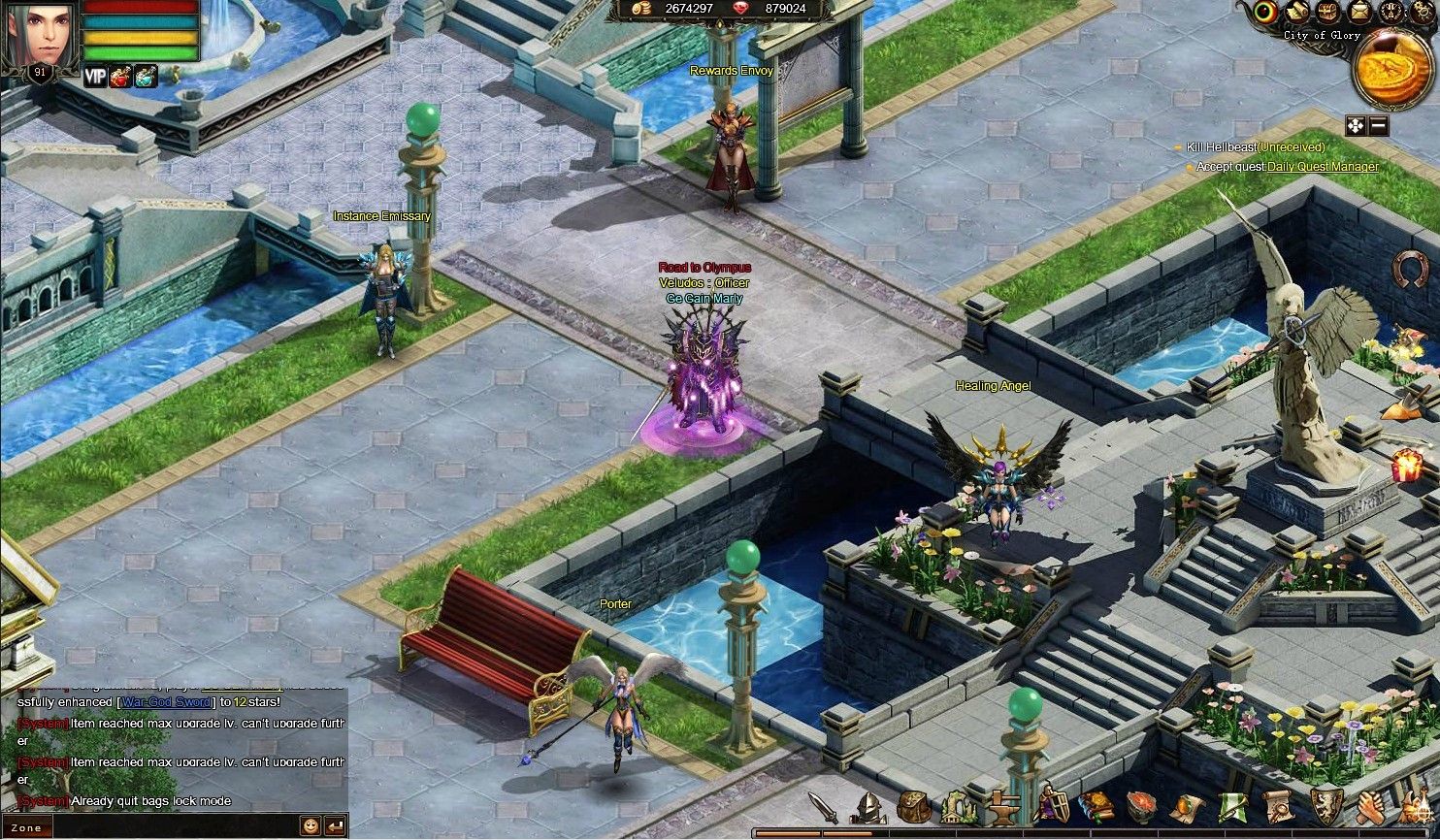Open the VIP panel icon
The width and height of the screenshot is (1440, 840).
point(95,77)
